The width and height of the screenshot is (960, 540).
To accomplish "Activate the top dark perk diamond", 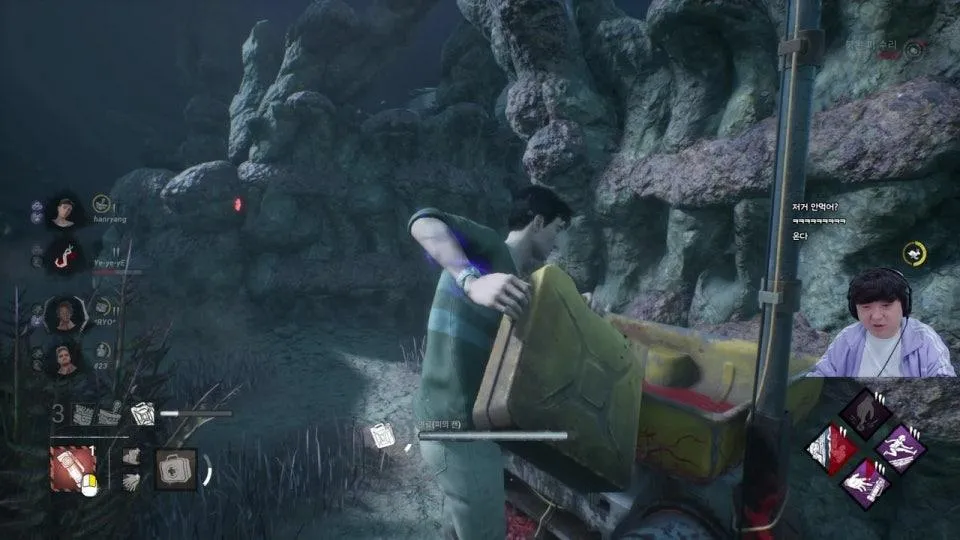I will tap(864, 410).
